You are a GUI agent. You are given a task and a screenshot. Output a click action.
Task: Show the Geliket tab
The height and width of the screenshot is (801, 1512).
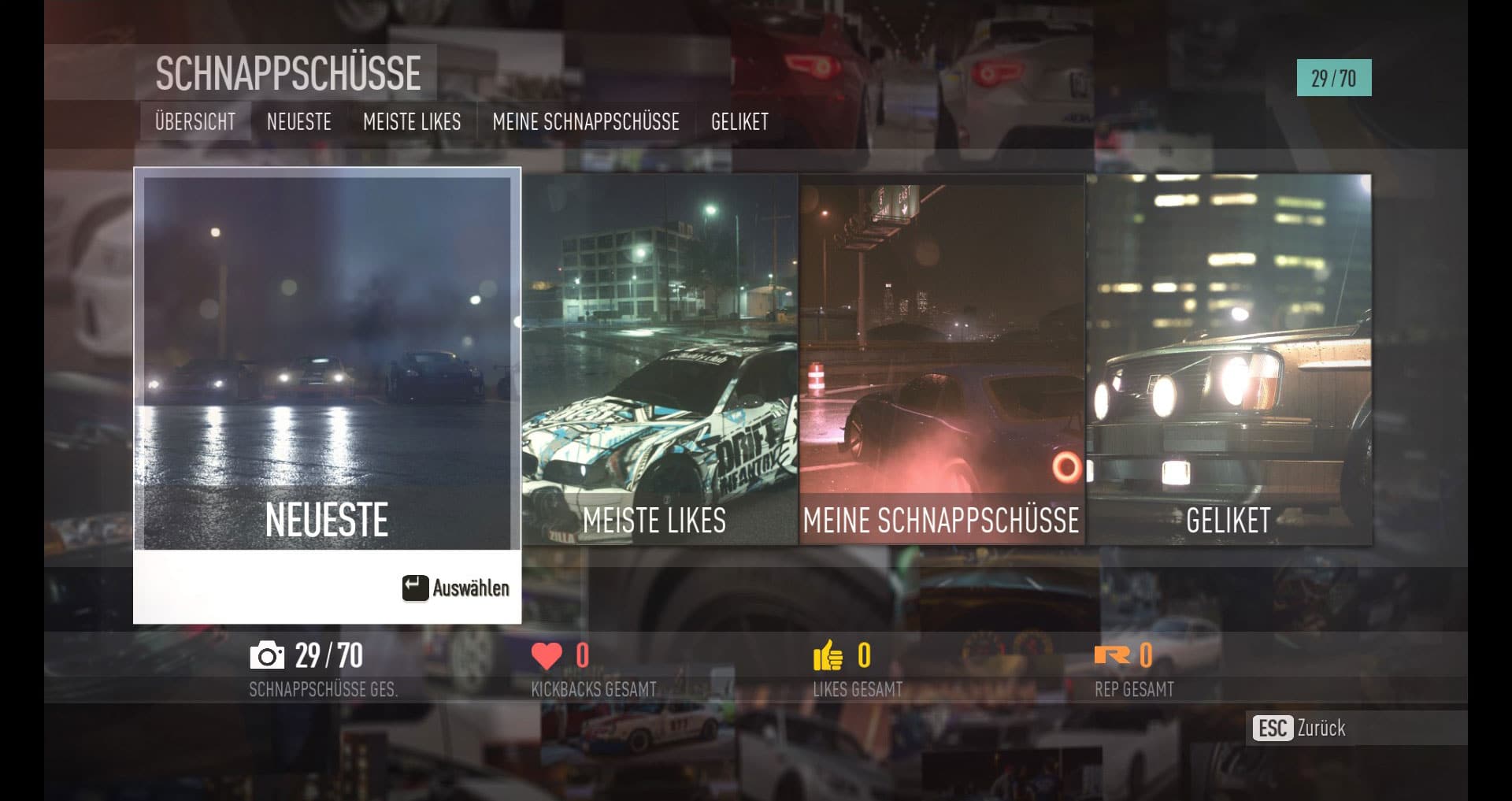[x=739, y=122]
